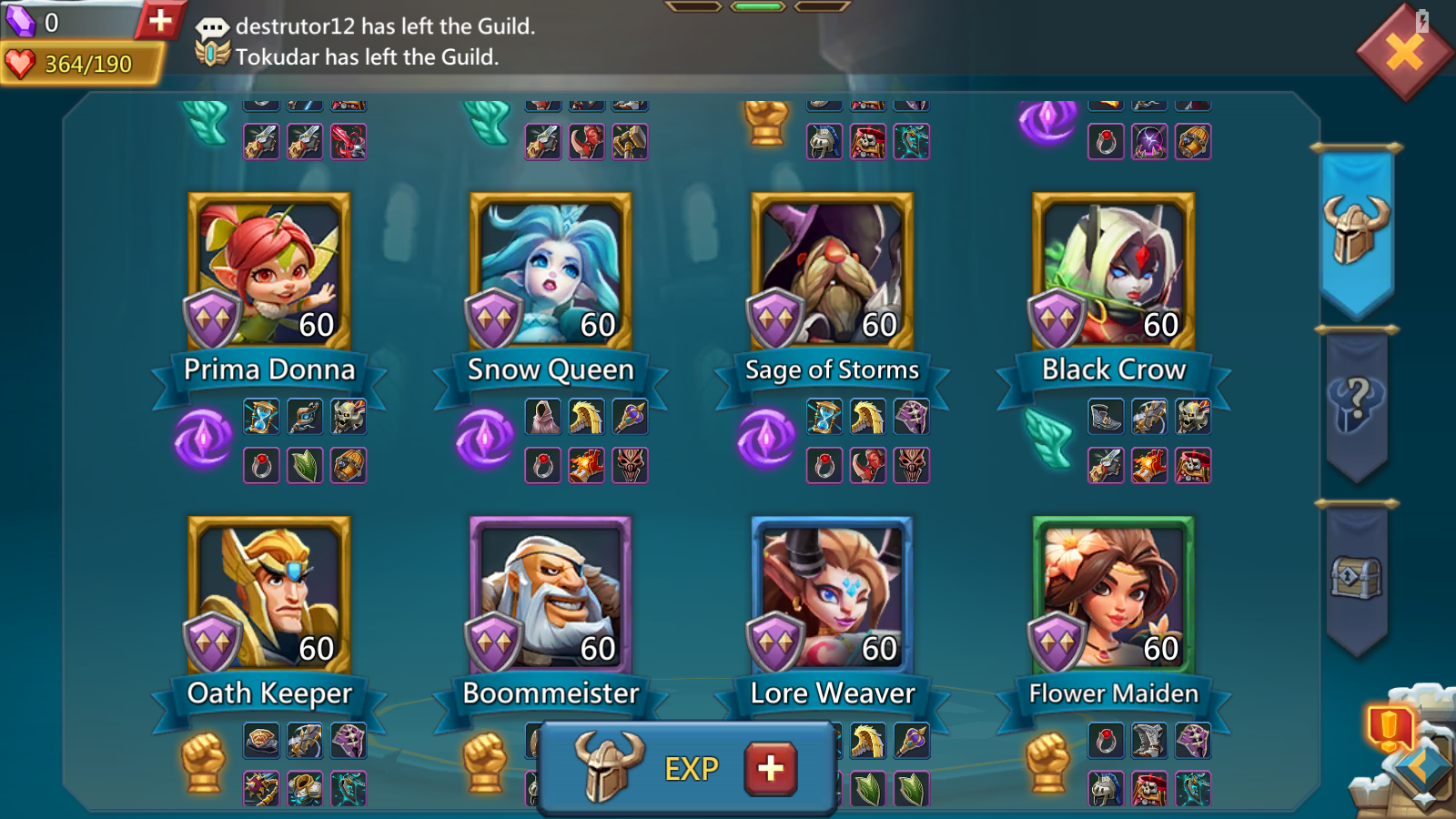Select the Flower Maiden hero portrait
Image resolution: width=1456 pixels, height=819 pixels.
point(1113,595)
